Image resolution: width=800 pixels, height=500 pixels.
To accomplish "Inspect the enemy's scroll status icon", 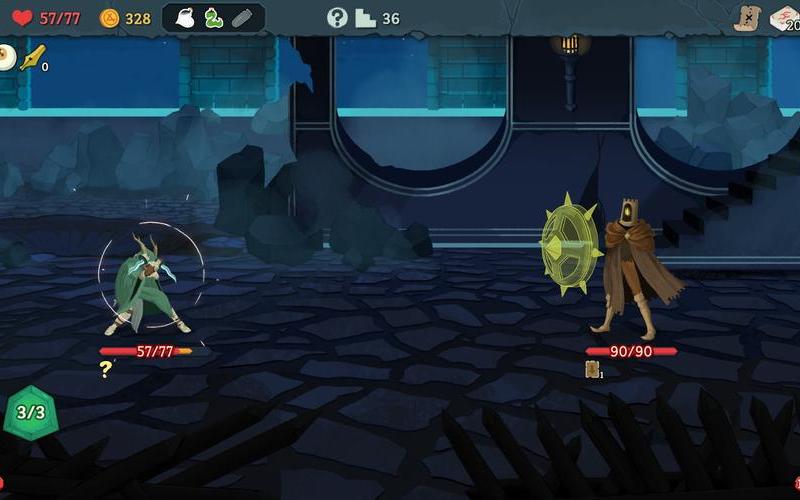I will tap(592, 369).
